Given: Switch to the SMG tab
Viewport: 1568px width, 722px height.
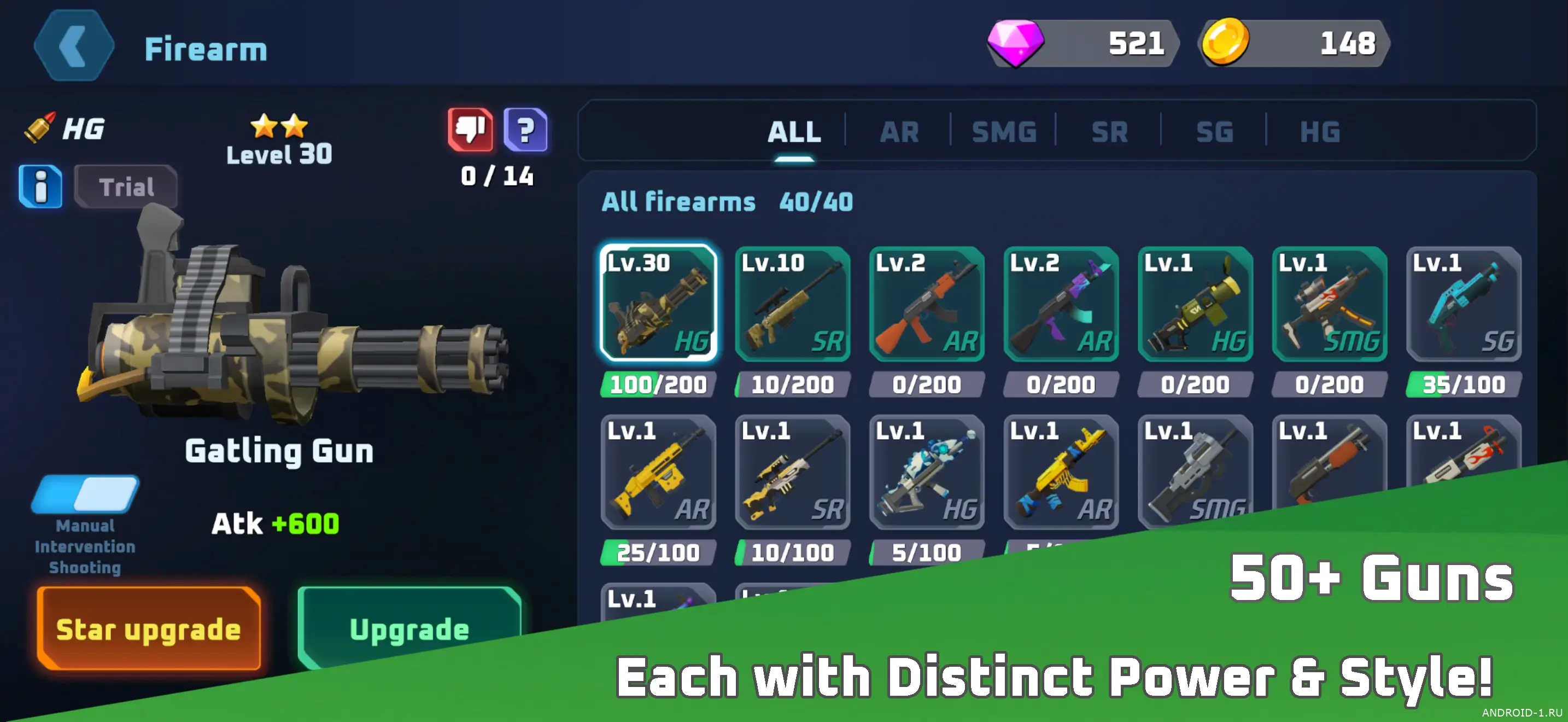Looking at the screenshot, I should (1004, 132).
